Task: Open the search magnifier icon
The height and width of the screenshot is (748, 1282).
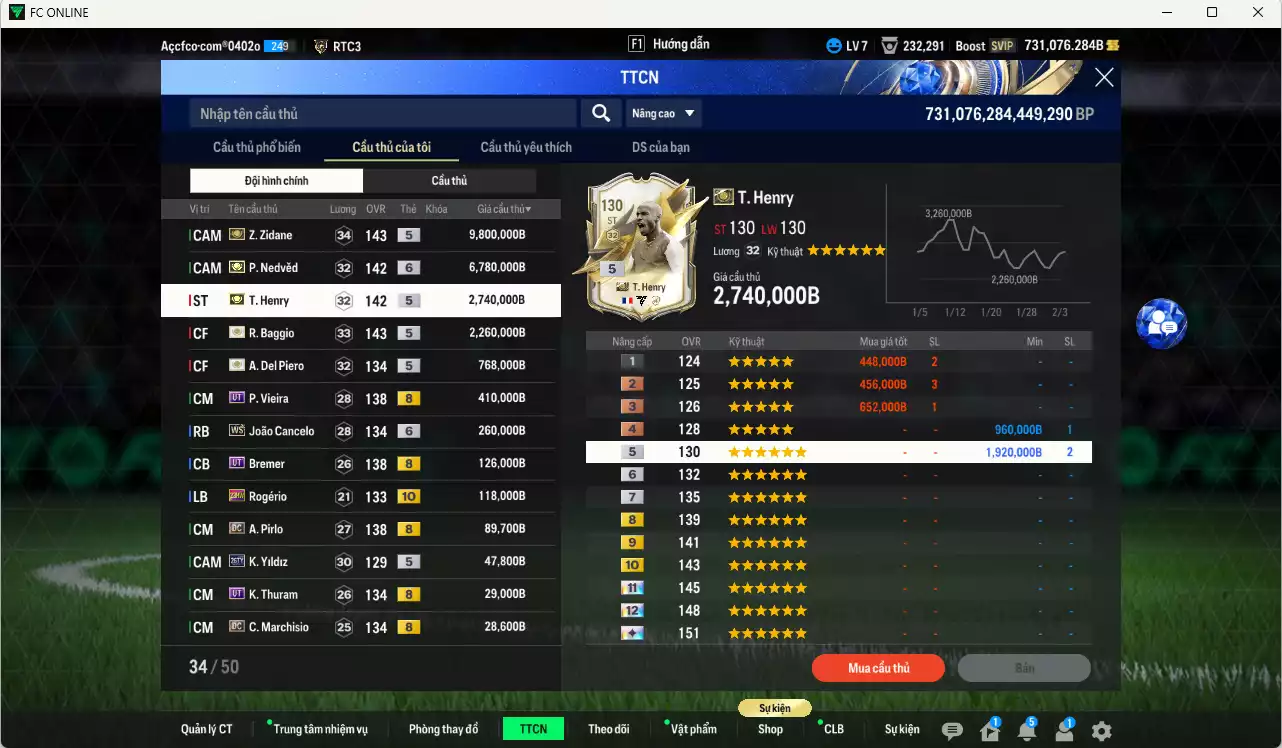Action: click(x=600, y=113)
